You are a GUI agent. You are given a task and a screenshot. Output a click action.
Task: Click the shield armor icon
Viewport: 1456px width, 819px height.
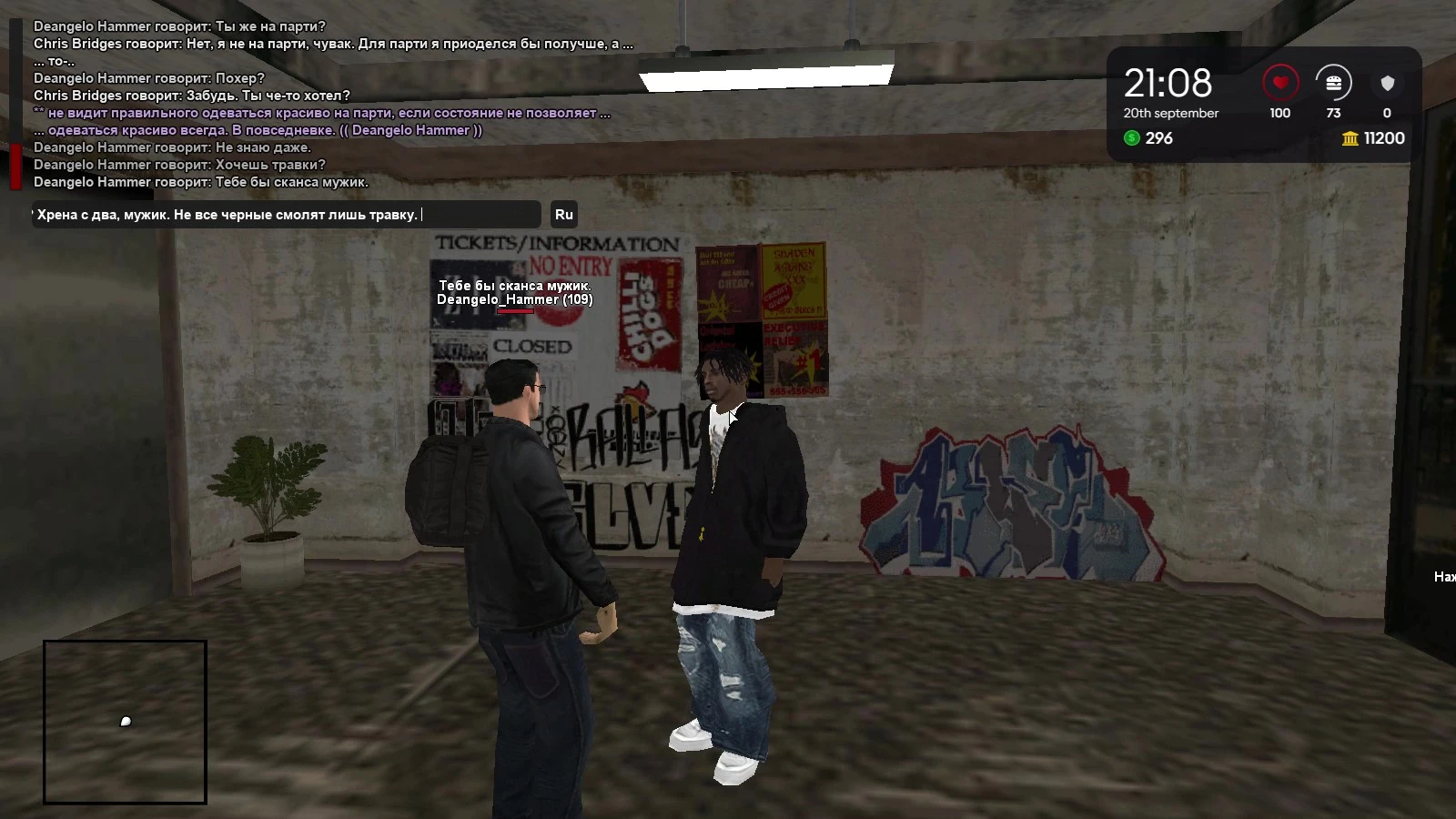coord(1387,83)
